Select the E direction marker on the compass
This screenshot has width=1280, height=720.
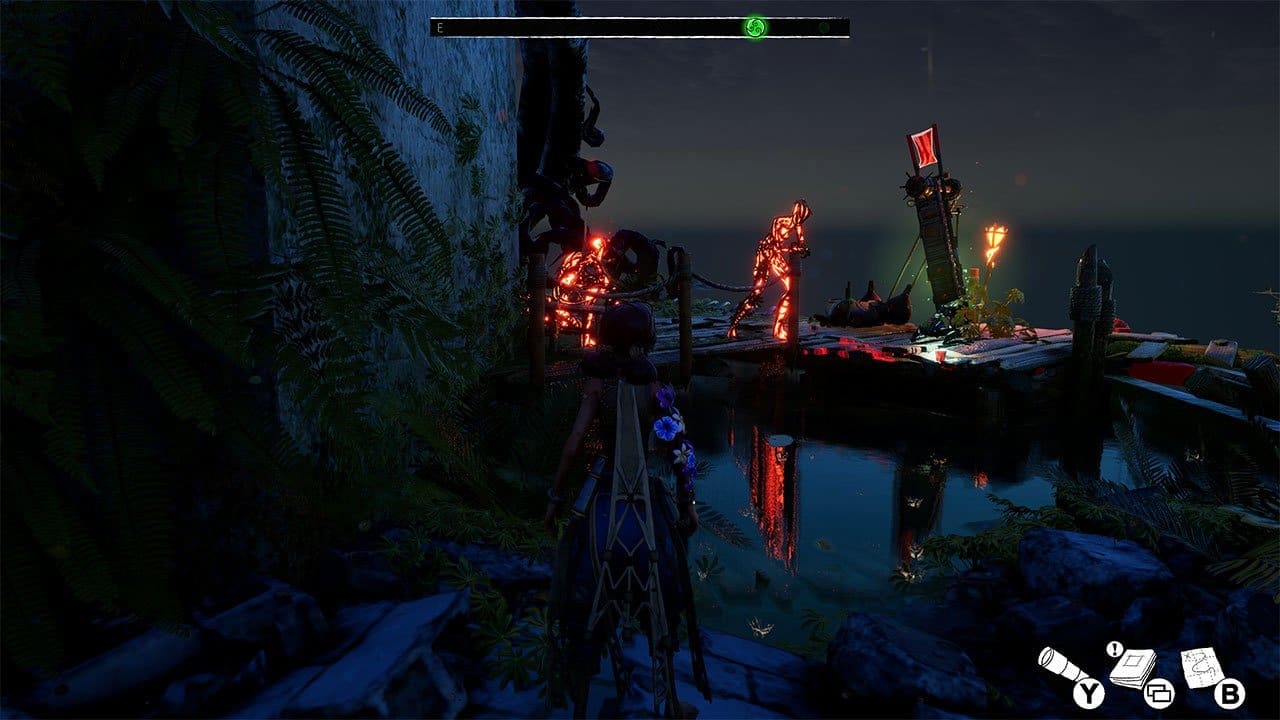click(439, 27)
